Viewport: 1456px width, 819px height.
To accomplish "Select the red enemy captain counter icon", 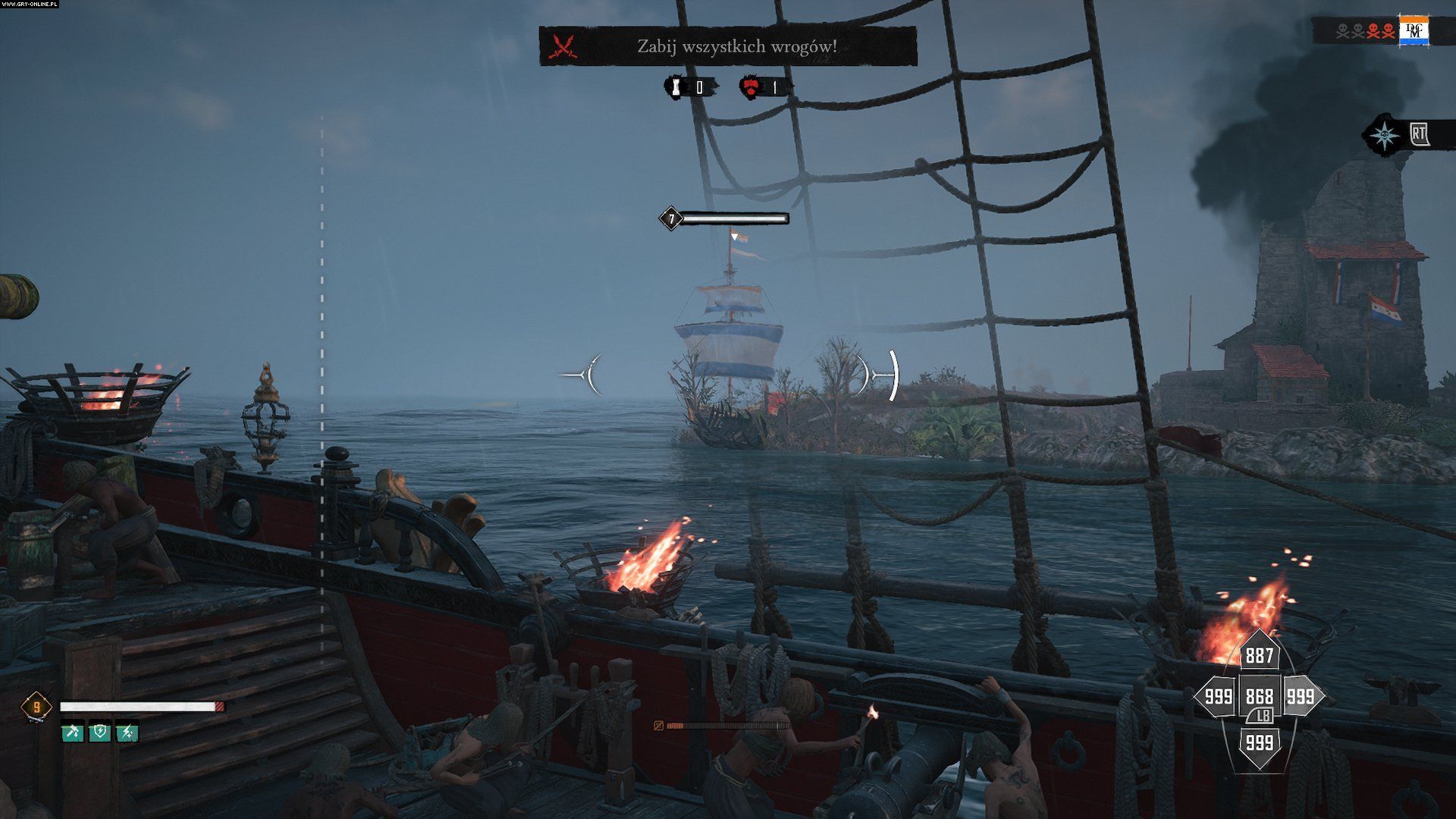I will (x=749, y=87).
